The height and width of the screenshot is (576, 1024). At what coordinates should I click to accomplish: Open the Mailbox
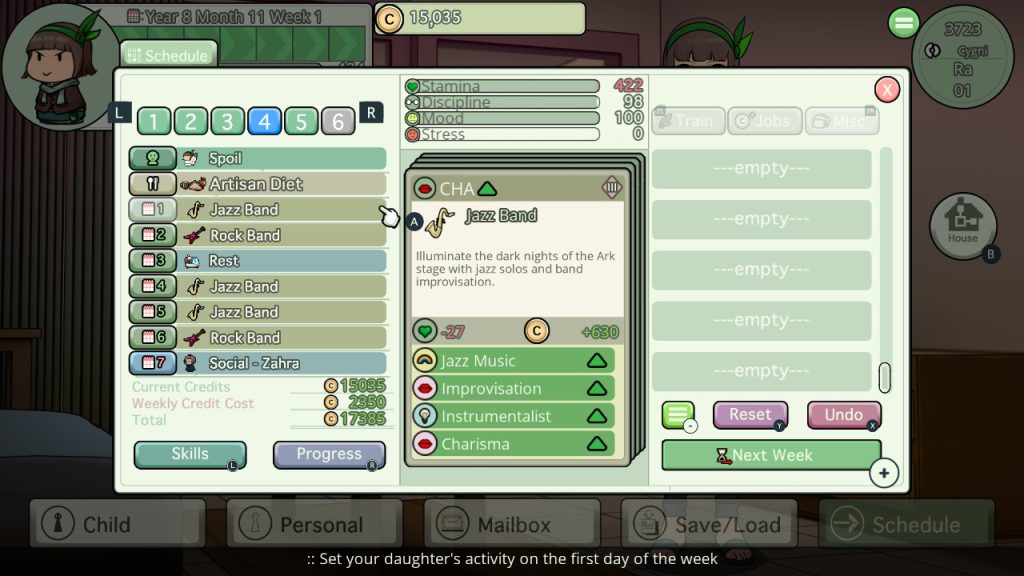pyautogui.click(x=512, y=524)
